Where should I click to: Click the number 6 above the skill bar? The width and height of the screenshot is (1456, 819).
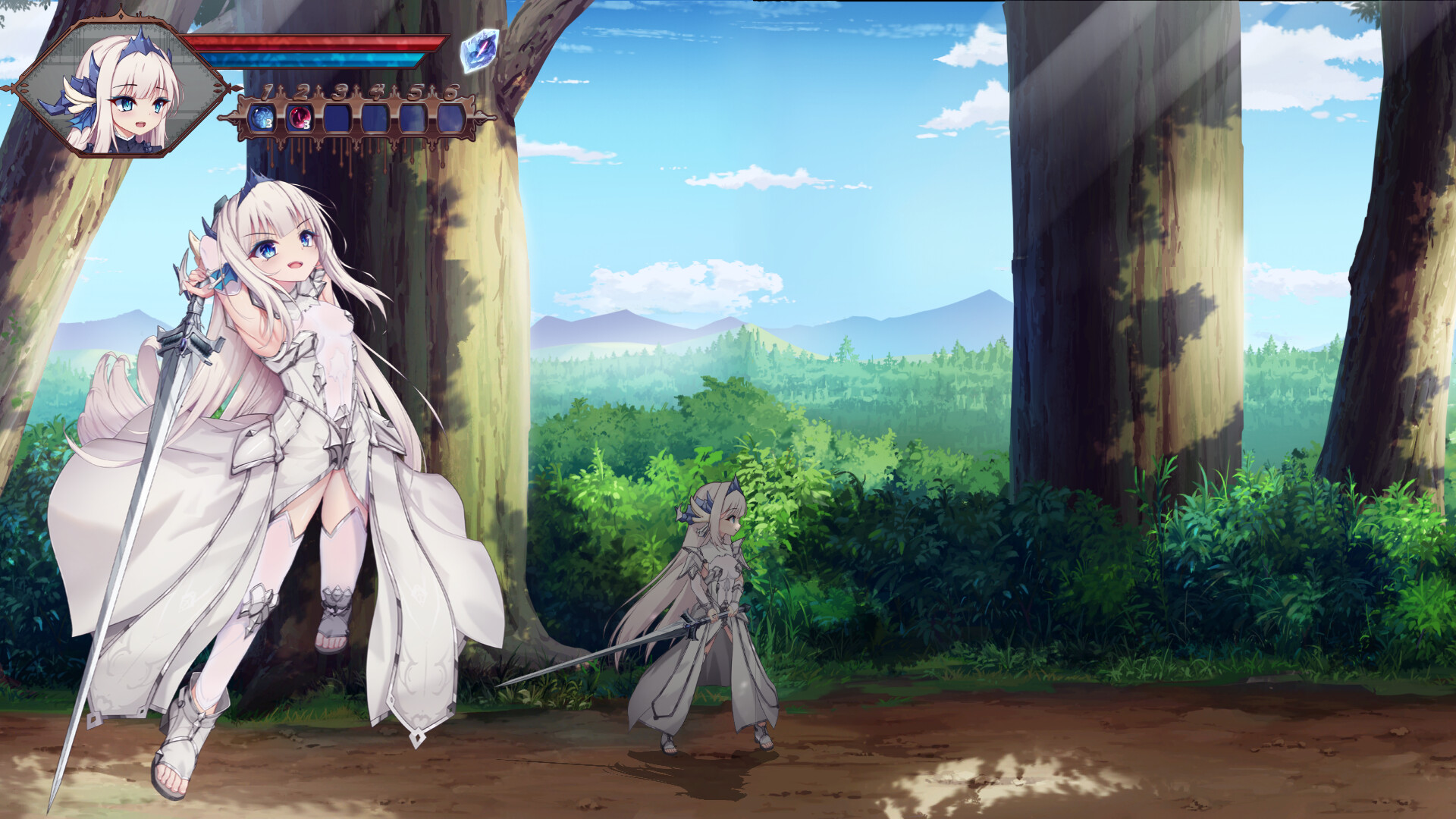(x=451, y=93)
